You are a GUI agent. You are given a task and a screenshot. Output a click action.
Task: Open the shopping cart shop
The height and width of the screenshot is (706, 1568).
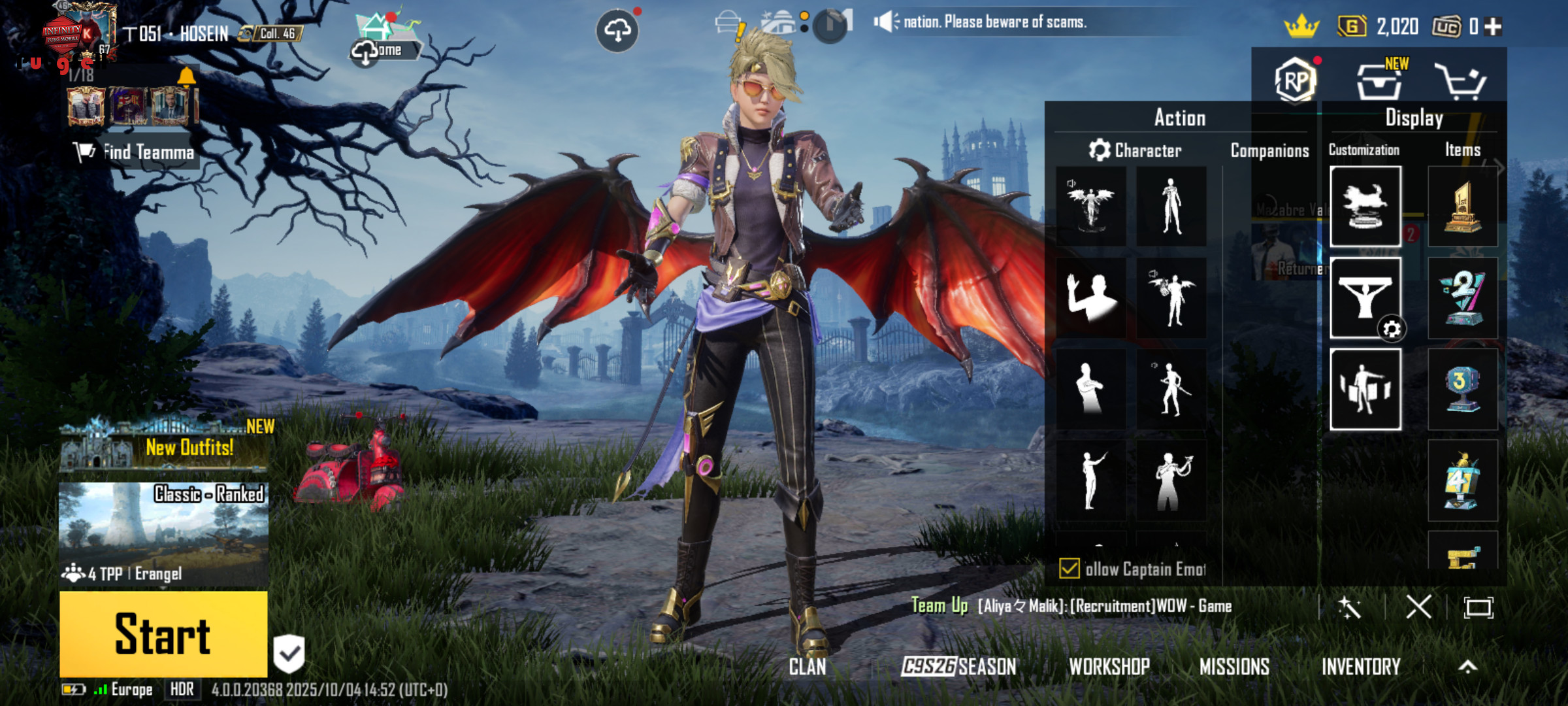[1460, 82]
